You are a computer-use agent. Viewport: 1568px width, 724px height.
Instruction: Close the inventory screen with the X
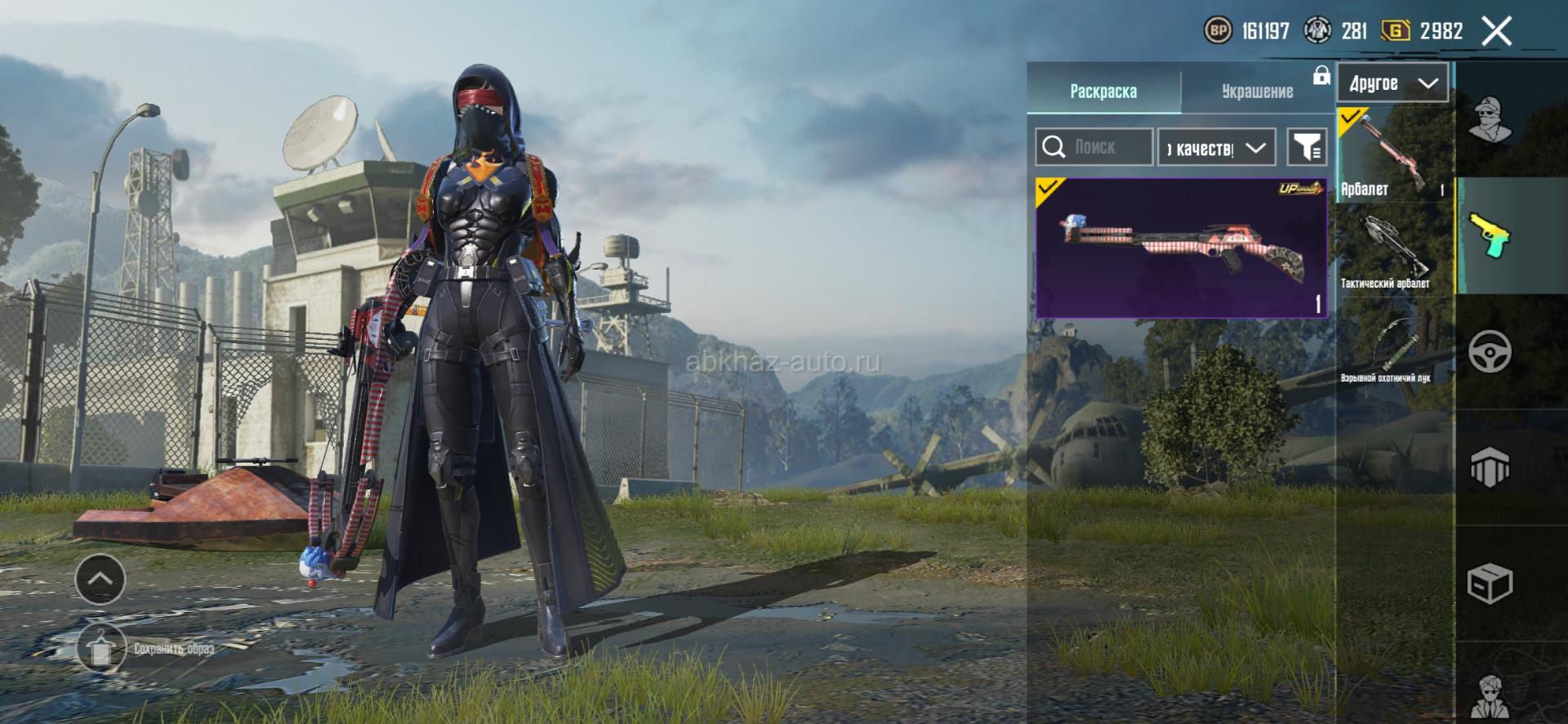point(1496,32)
